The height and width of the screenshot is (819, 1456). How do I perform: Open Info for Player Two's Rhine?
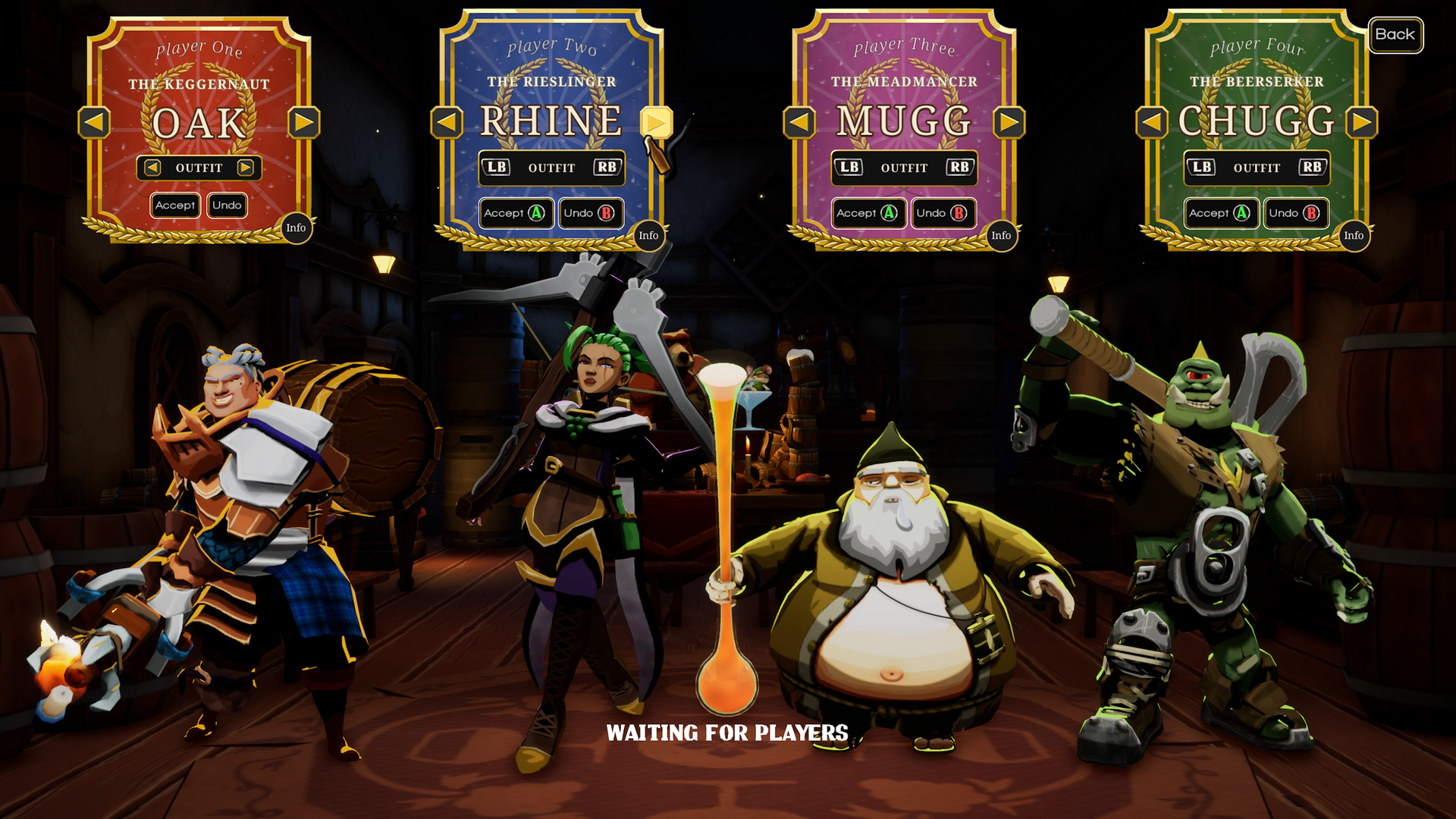click(648, 236)
